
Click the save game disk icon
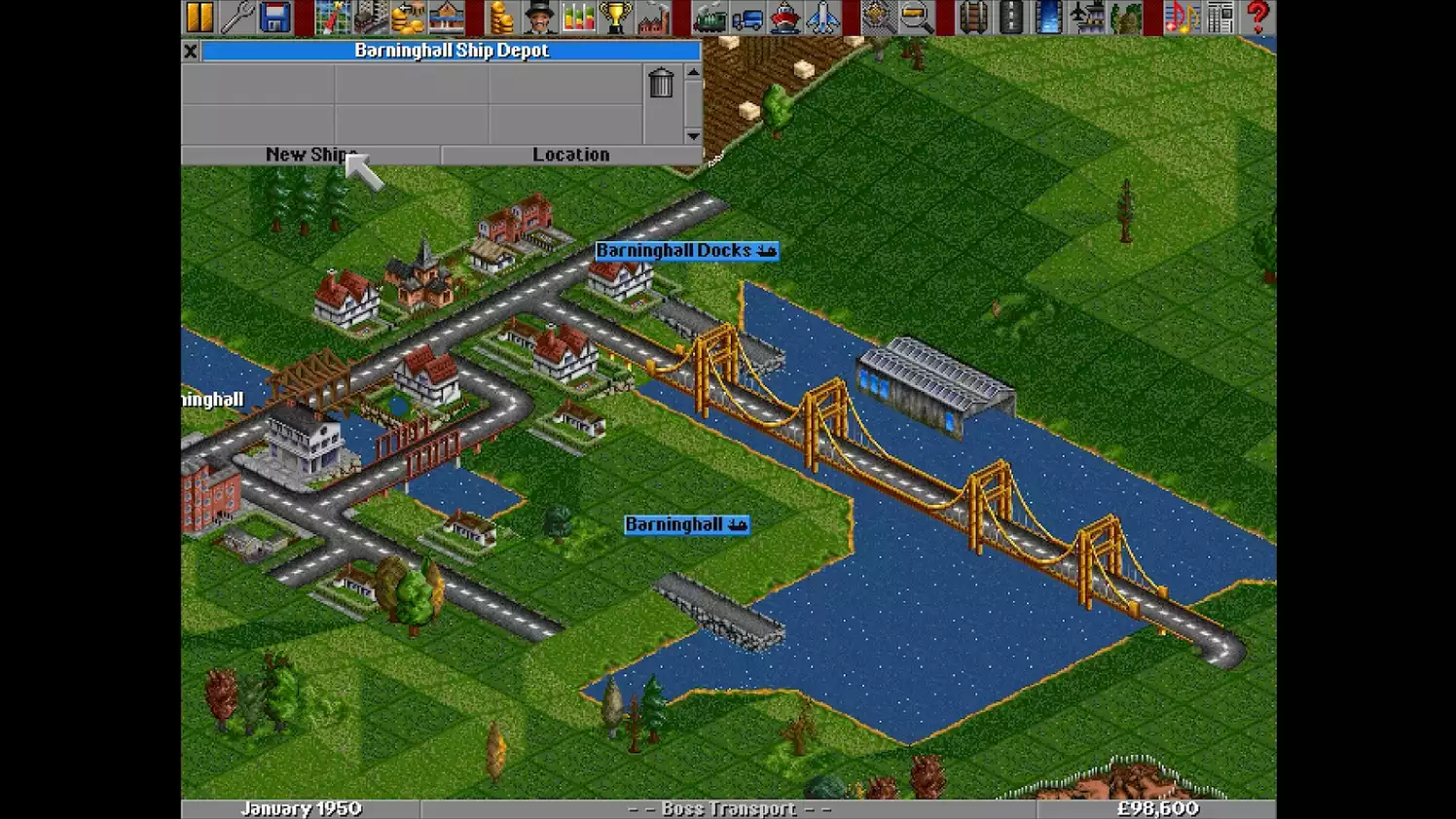(273, 16)
